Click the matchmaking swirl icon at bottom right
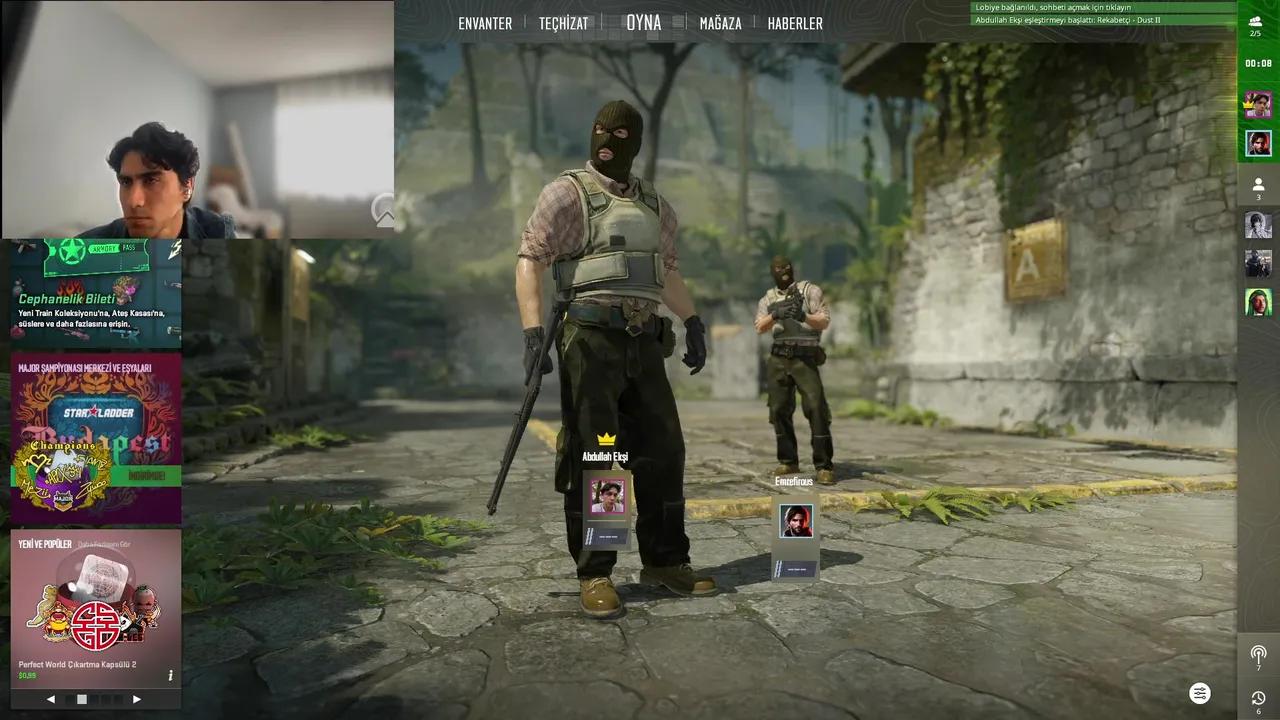This screenshot has width=1280, height=720. (x=1200, y=692)
